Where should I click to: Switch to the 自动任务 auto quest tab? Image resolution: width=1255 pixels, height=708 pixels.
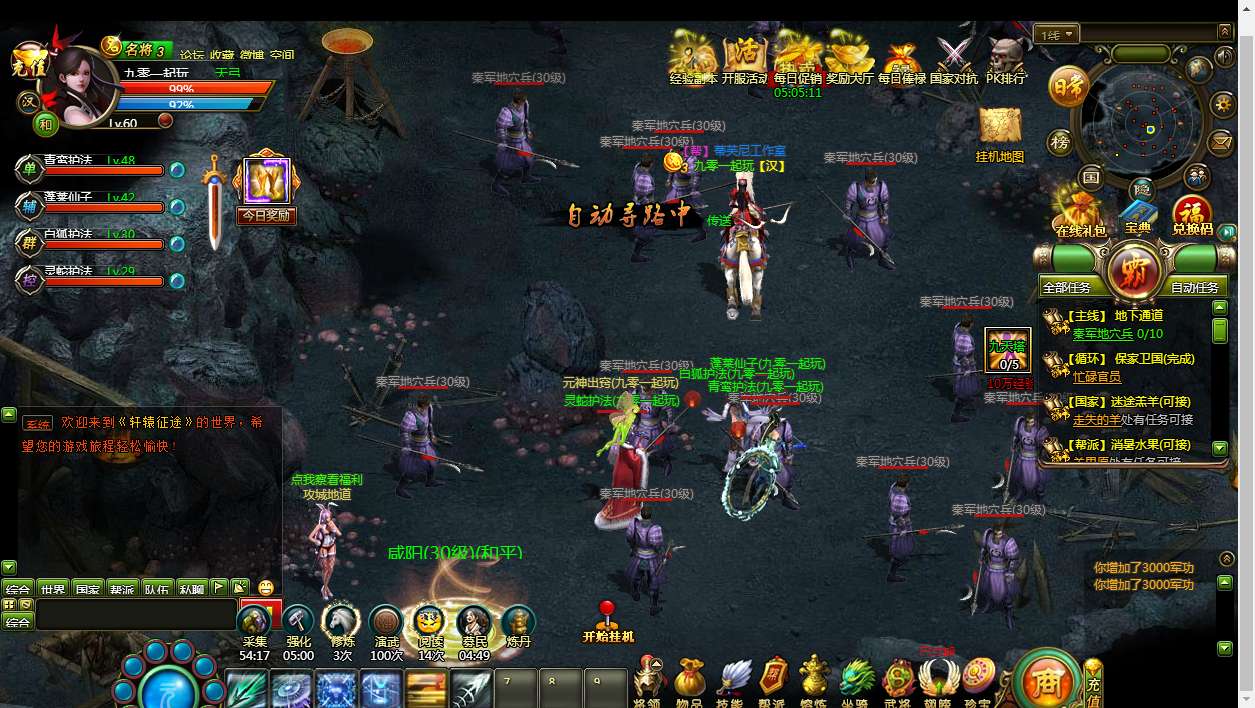[1195, 287]
